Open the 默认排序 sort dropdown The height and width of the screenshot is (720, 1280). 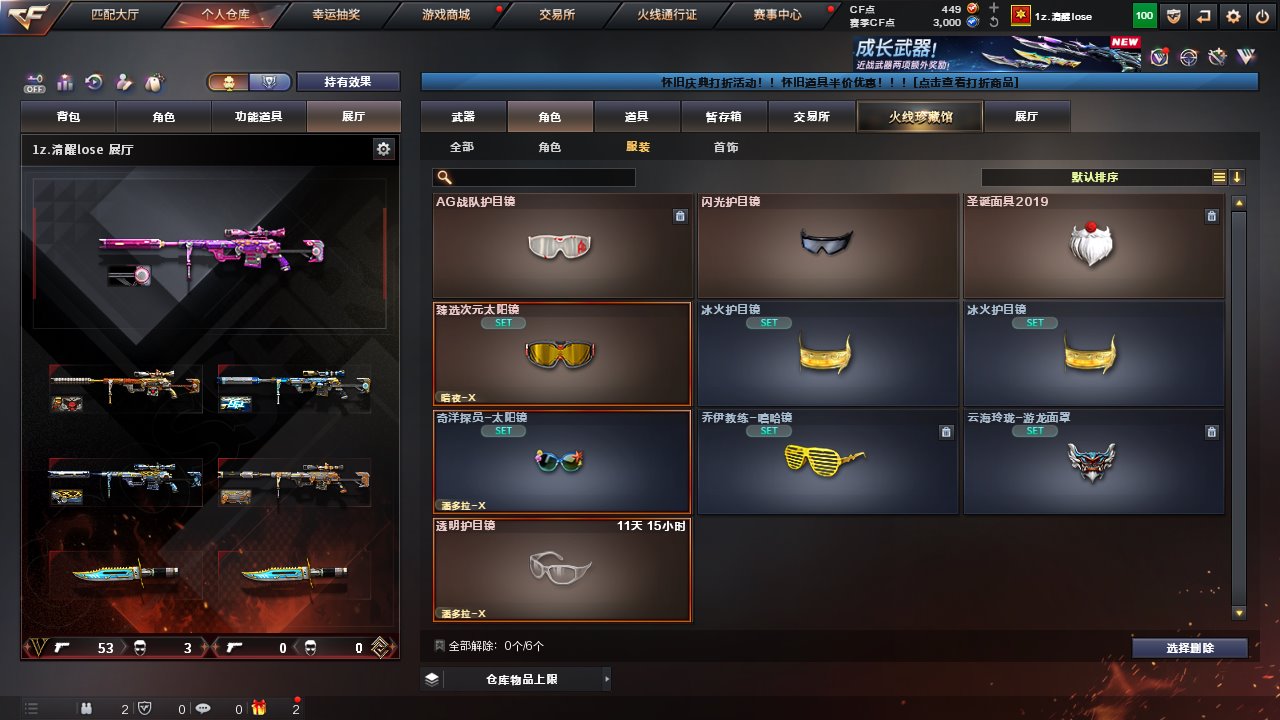1095,177
